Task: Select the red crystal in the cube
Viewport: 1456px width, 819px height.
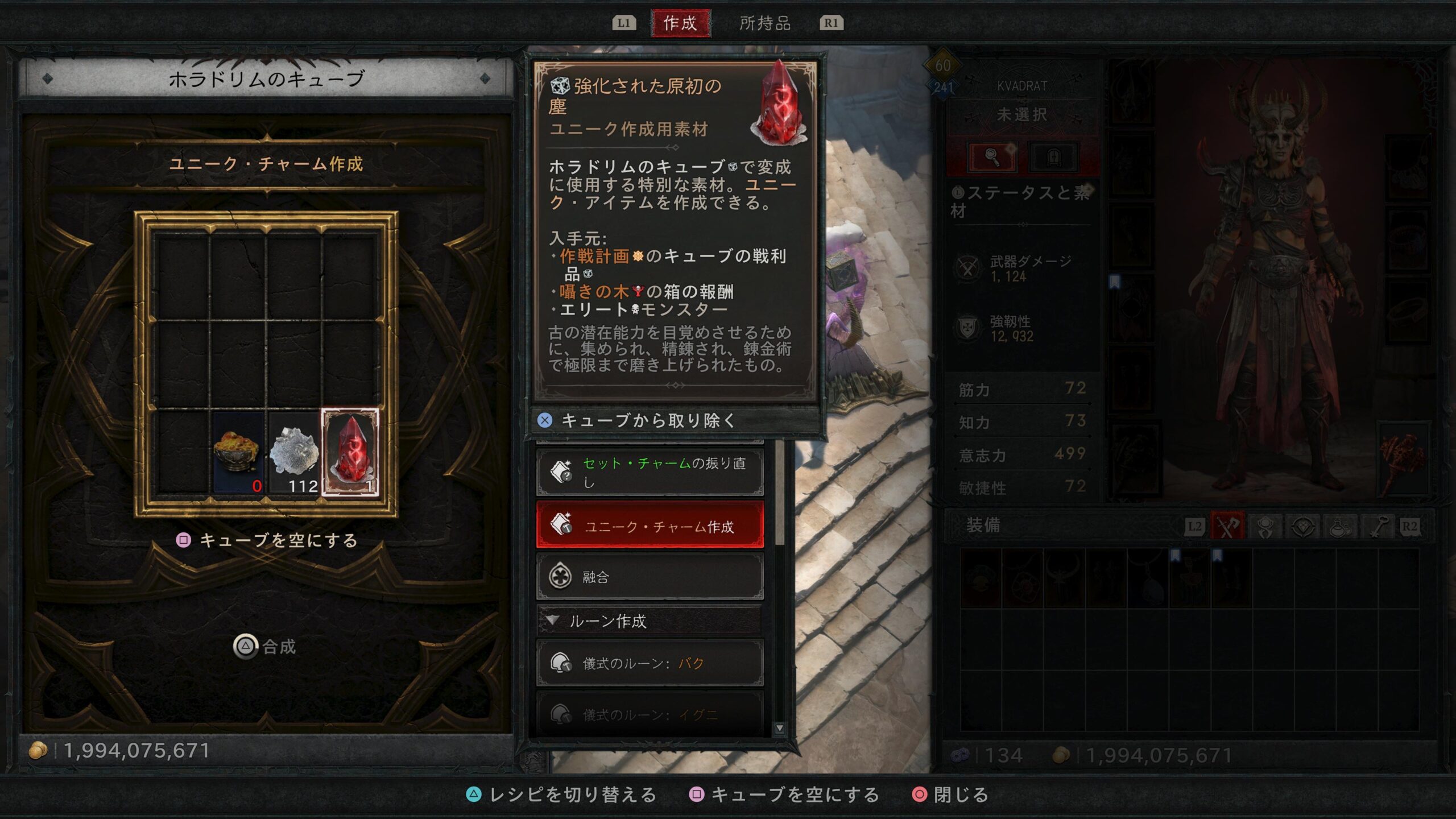Action: click(x=350, y=452)
